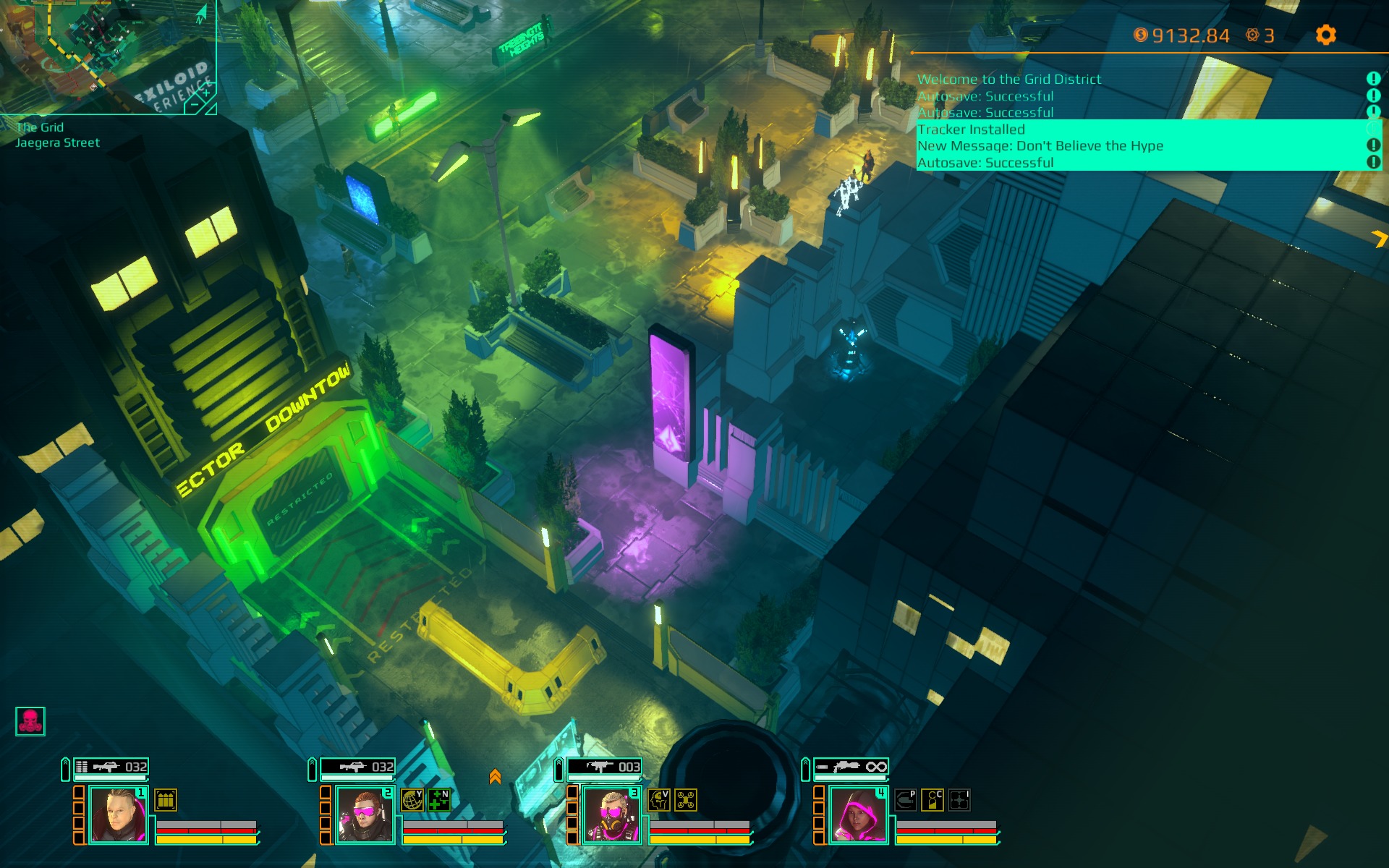Open the orange gear settings menu

(1325, 35)
